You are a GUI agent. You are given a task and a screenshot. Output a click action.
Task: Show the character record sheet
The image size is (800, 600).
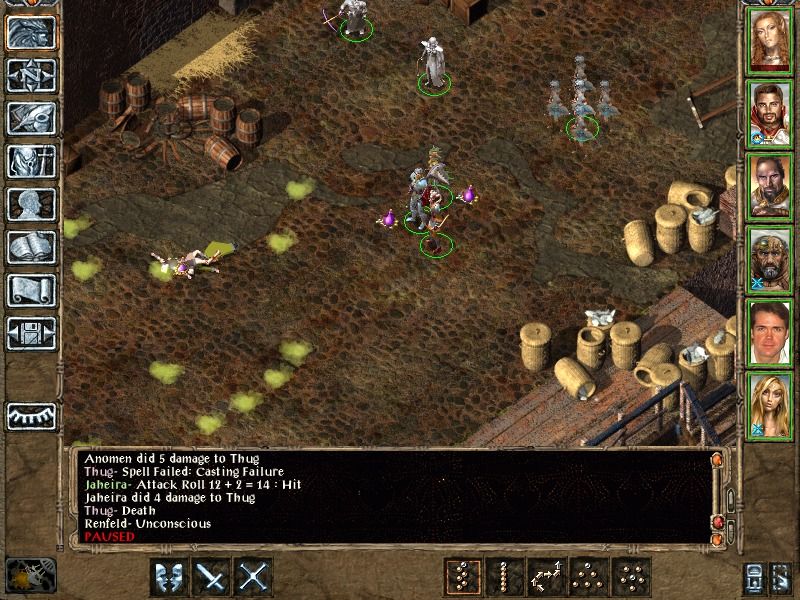pos(32,204)
